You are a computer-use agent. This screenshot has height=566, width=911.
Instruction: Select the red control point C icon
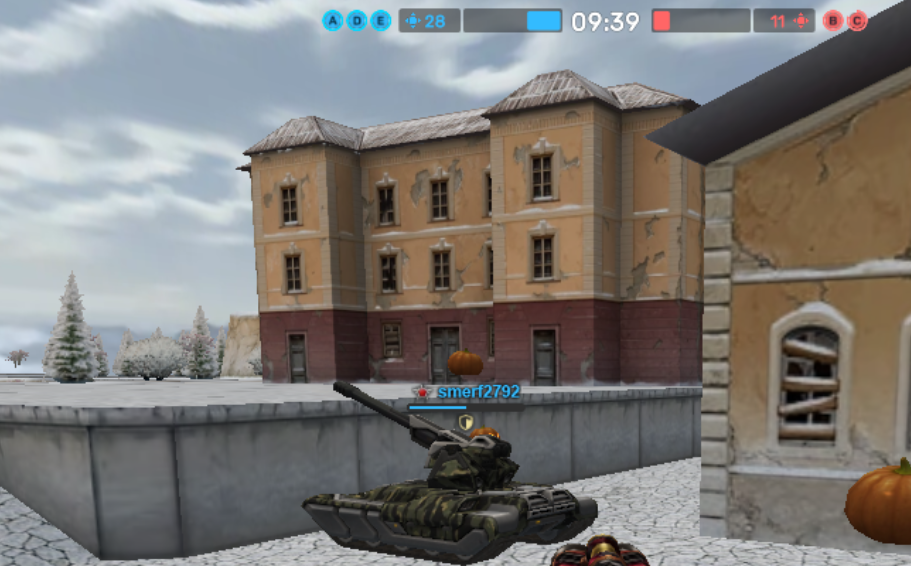tap(857, 21)
